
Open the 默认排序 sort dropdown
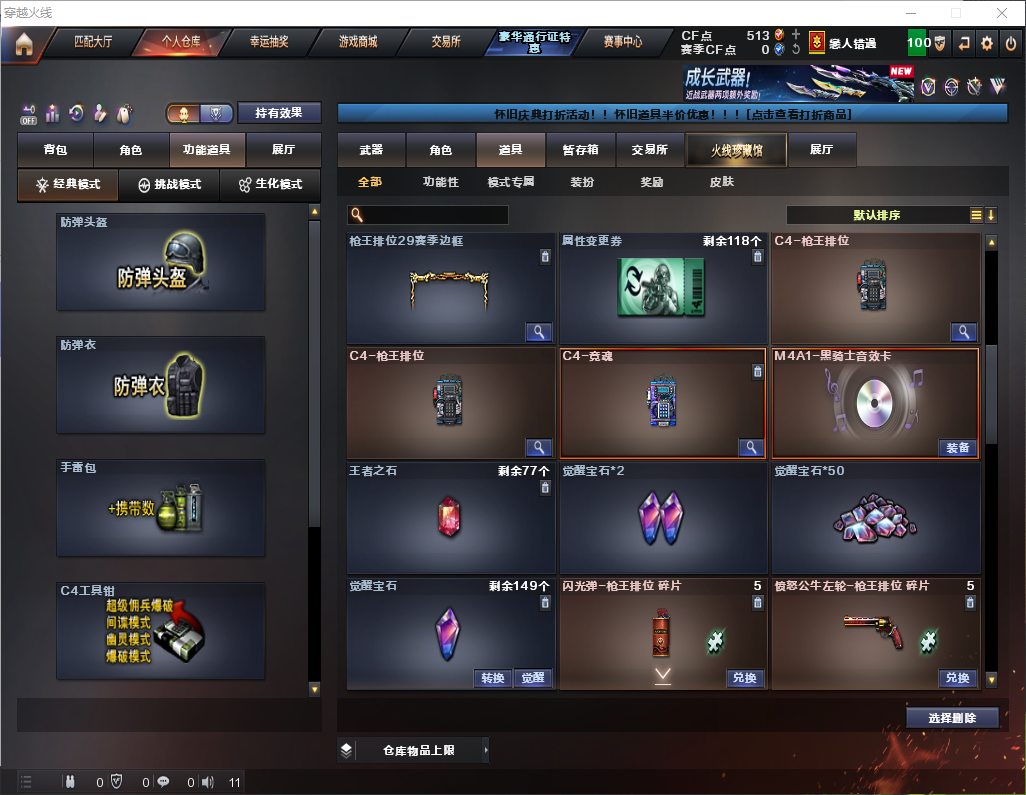(876, 215)
